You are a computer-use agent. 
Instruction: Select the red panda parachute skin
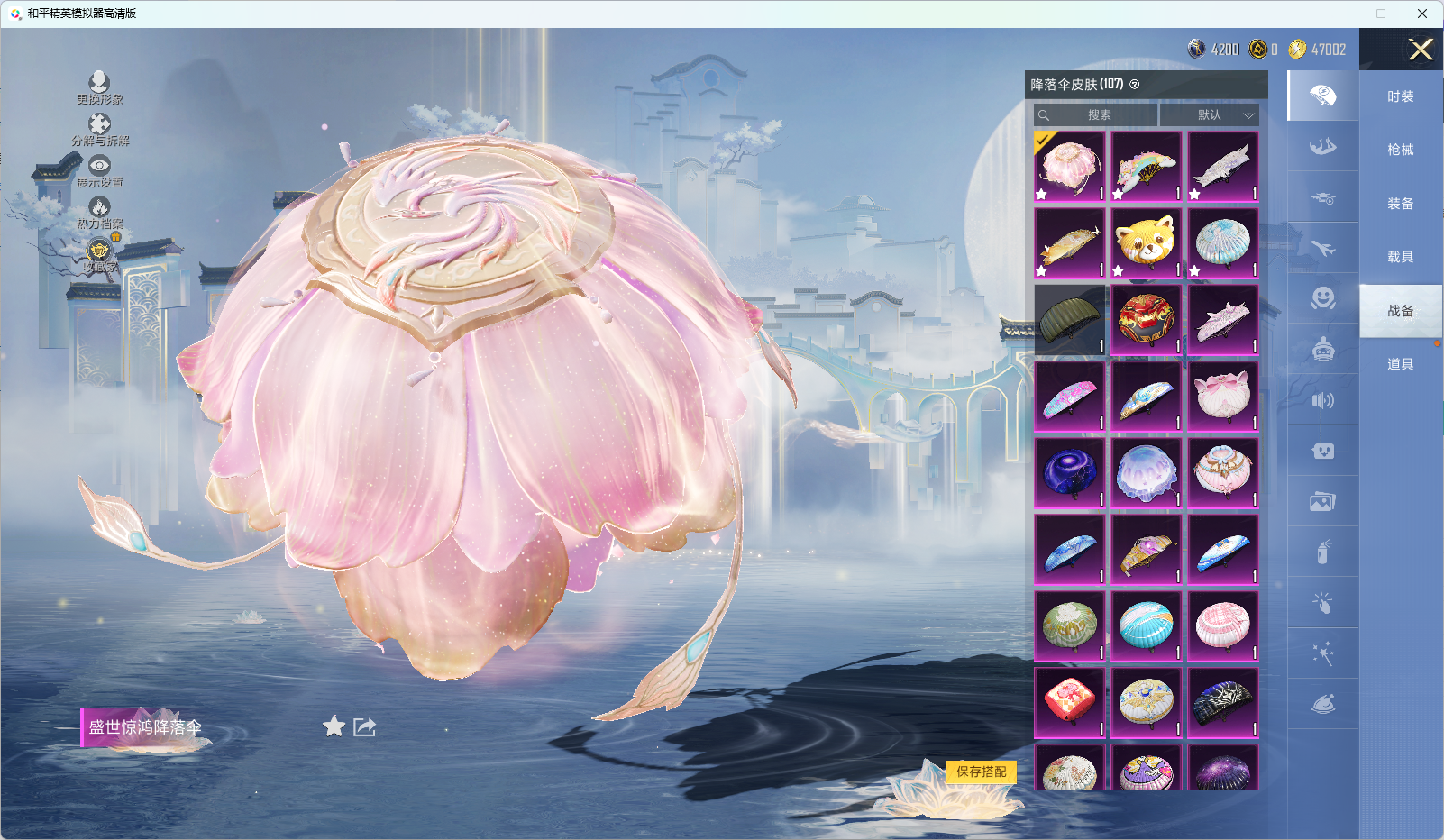(1146, 243)
